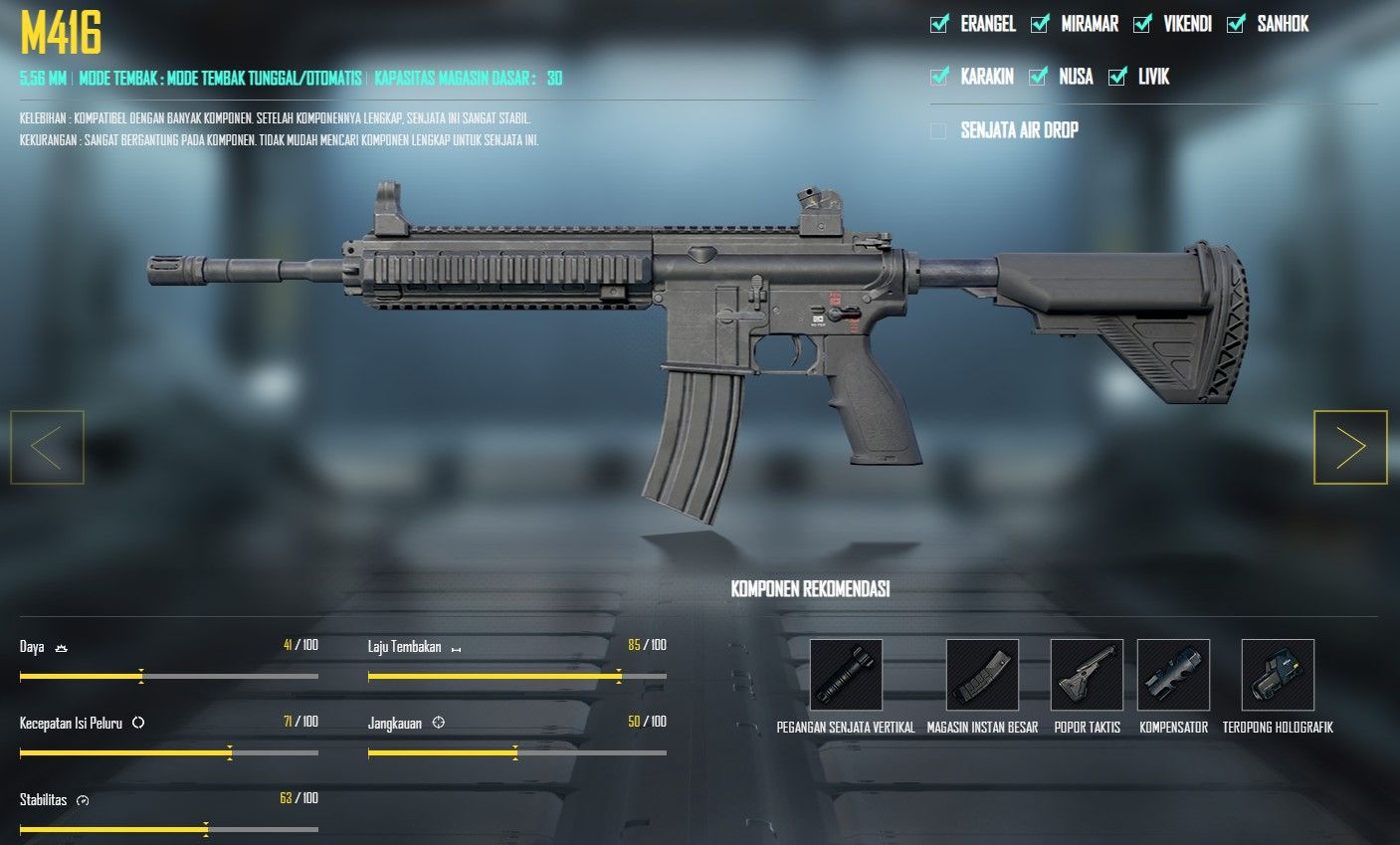
Task: Choose the Magasin Instan Besar component
Action: pyautogui.click(x=982, y=675)
